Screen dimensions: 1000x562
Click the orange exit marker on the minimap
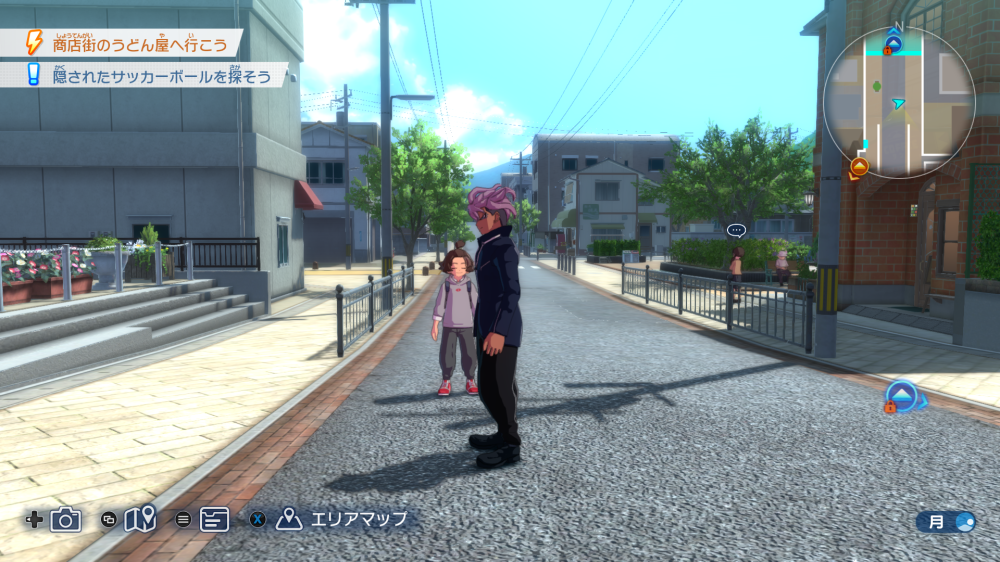point(859,167)
